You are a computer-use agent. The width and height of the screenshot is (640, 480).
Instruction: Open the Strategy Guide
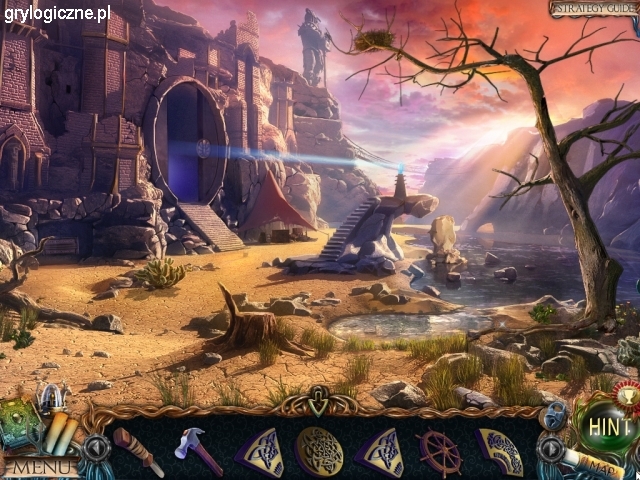pyautogui.click(x=593, y=9)
